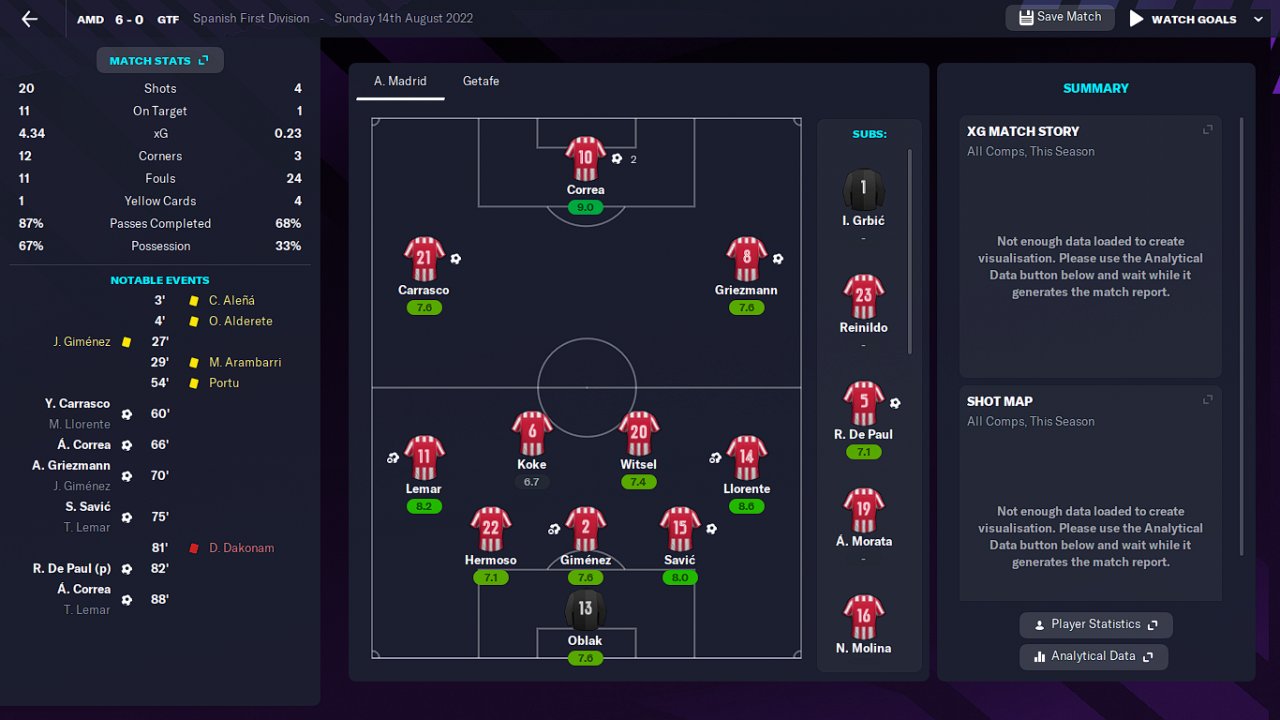Viewport: 1280px width, 720px height.
Task: Choose Griezmann on the pitch
Action: tap(746, 259)
